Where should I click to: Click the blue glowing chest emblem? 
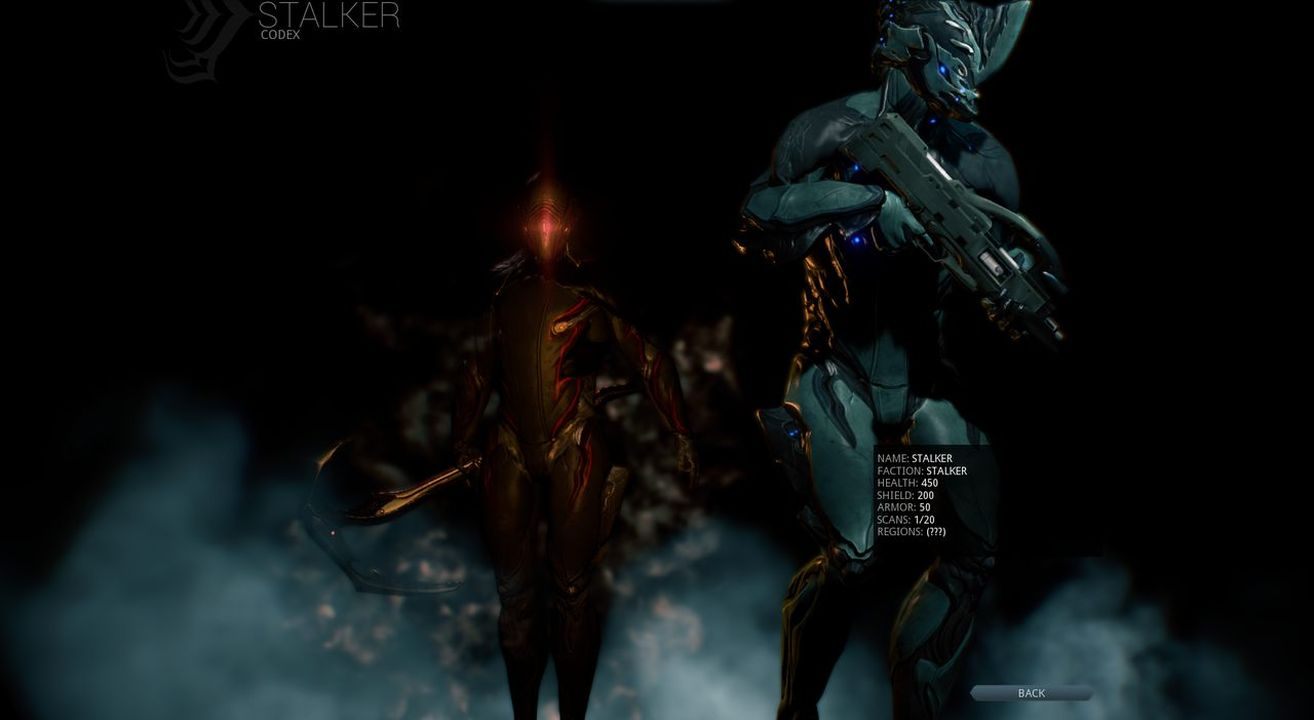[855, 240]
